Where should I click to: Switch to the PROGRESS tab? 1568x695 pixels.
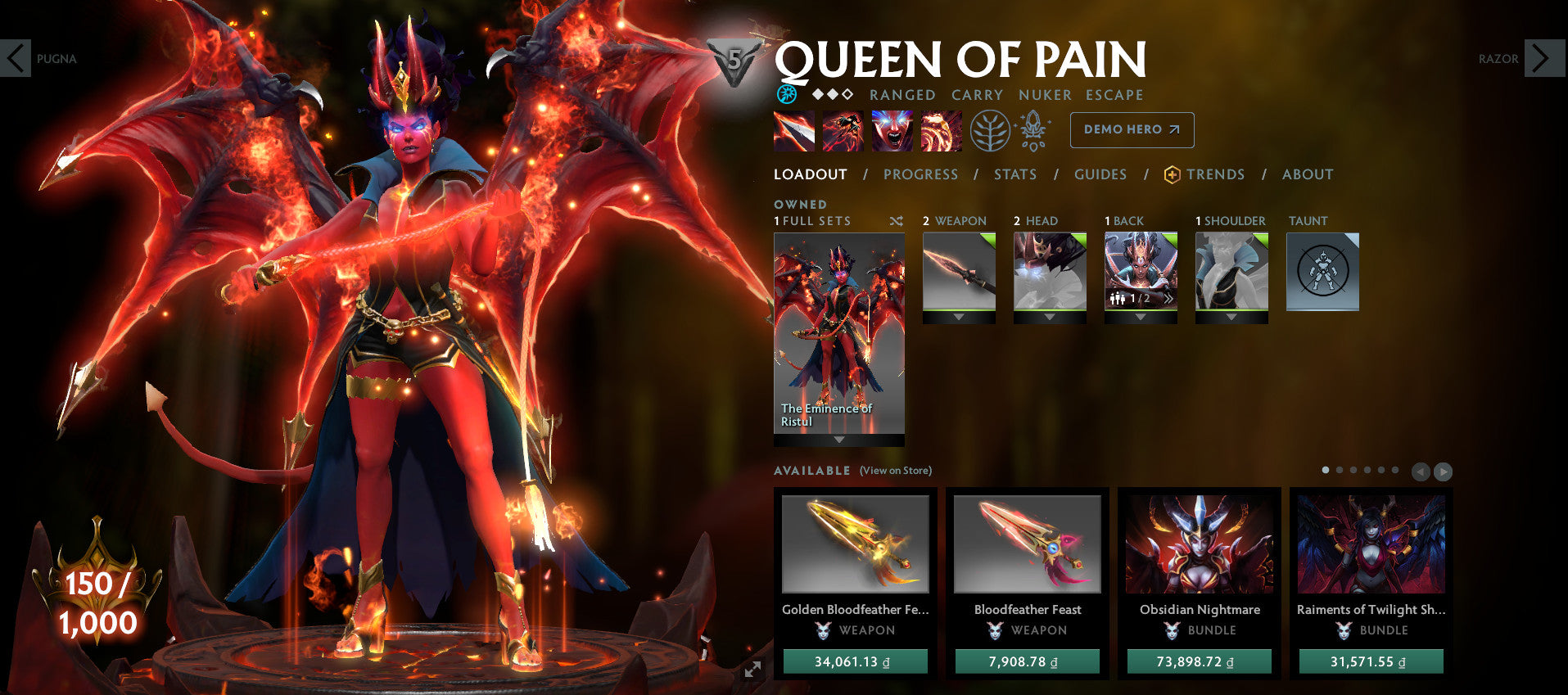pos(920,174)
